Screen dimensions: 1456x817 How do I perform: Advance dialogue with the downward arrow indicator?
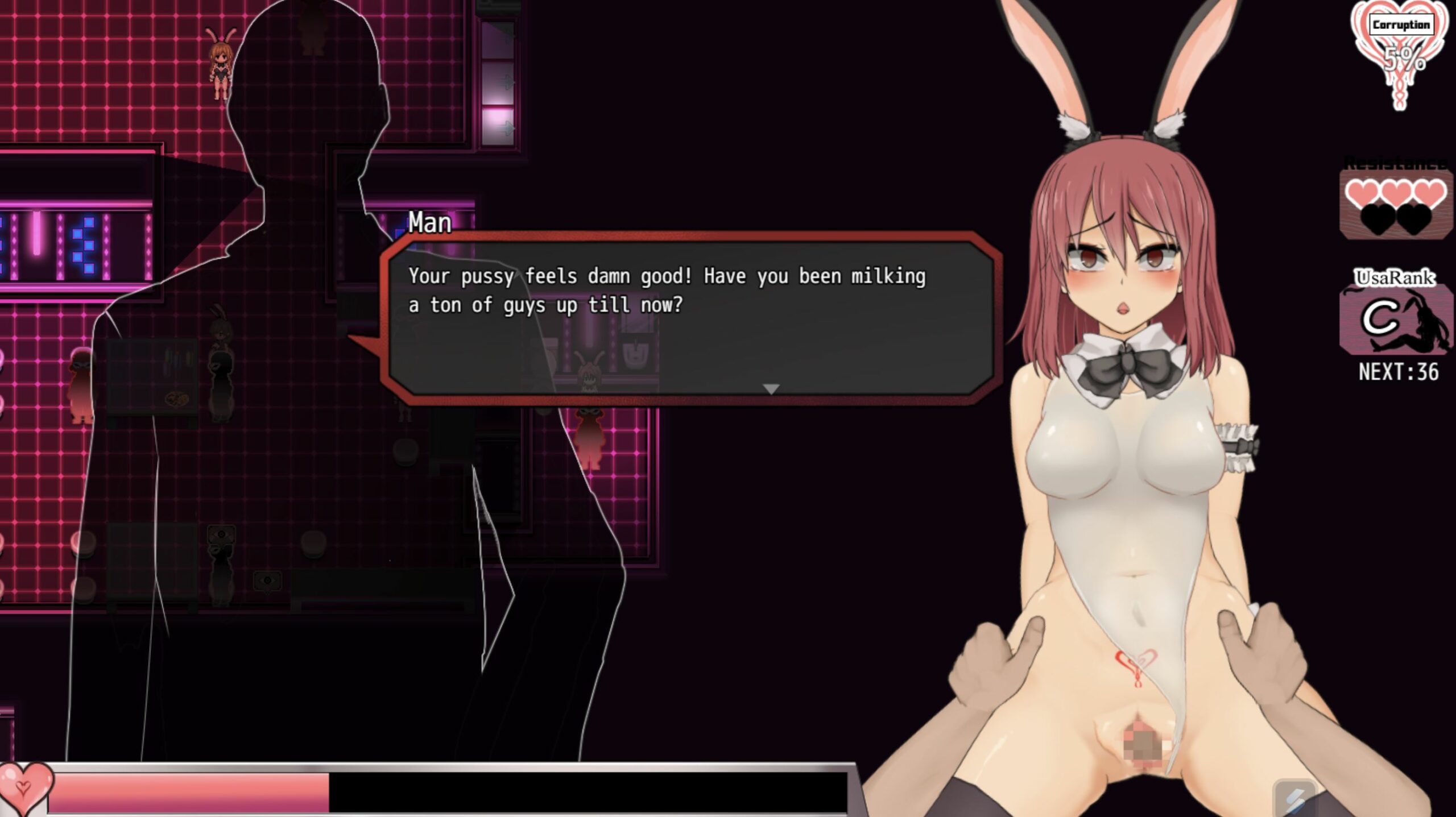click(771, 389)
